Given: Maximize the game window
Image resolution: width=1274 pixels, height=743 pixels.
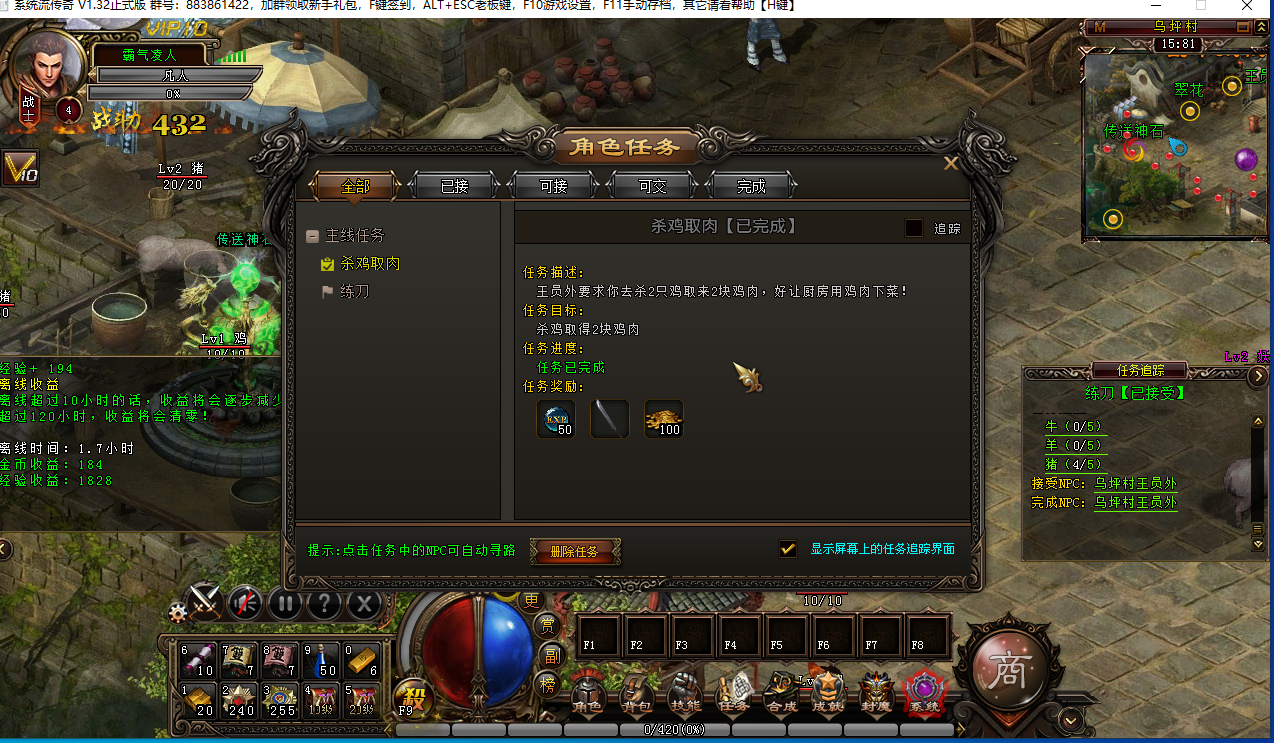Looking at the screenshot, I should point(1200,6).
